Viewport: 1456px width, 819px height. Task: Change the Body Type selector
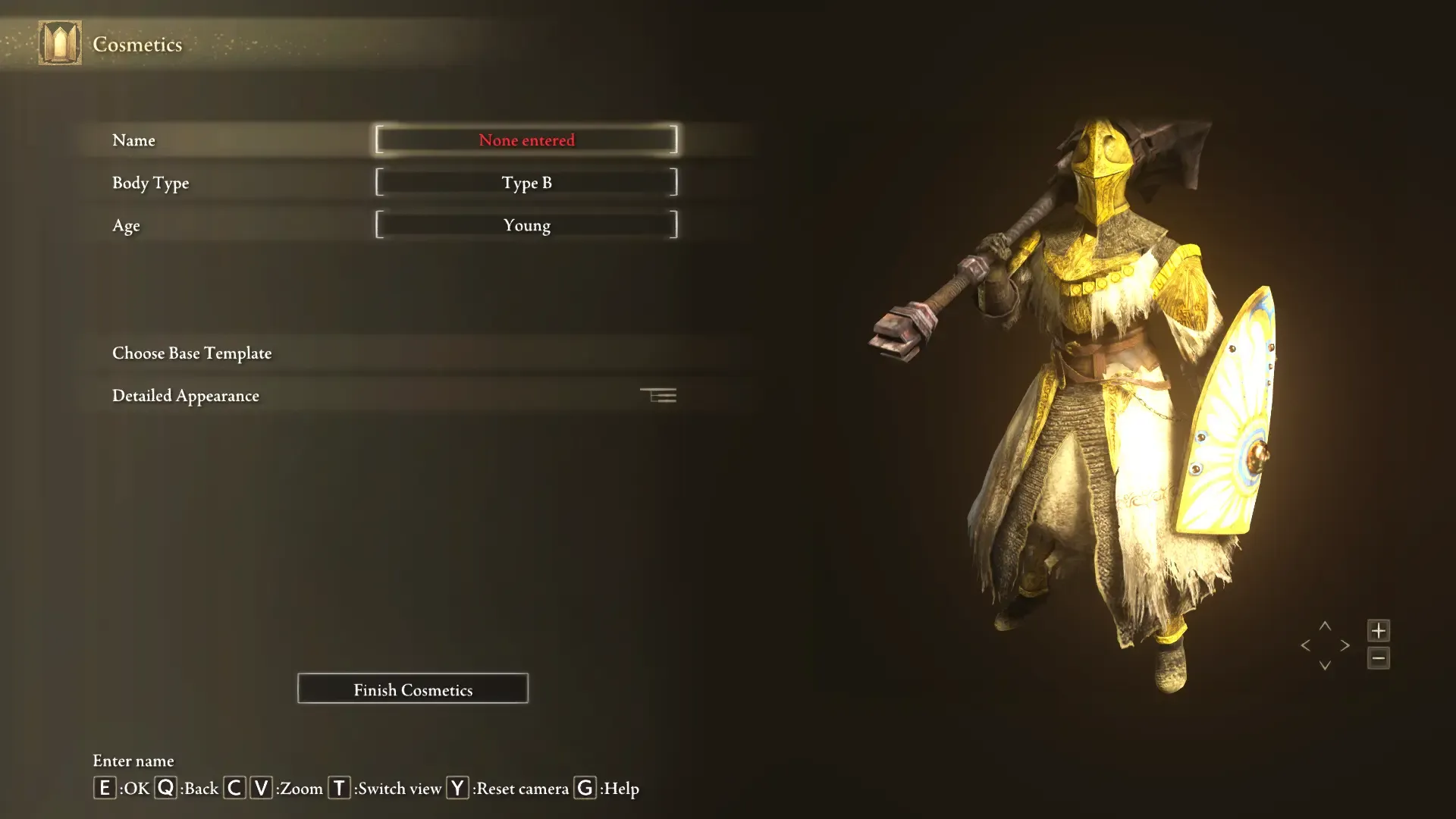(526, 183)
